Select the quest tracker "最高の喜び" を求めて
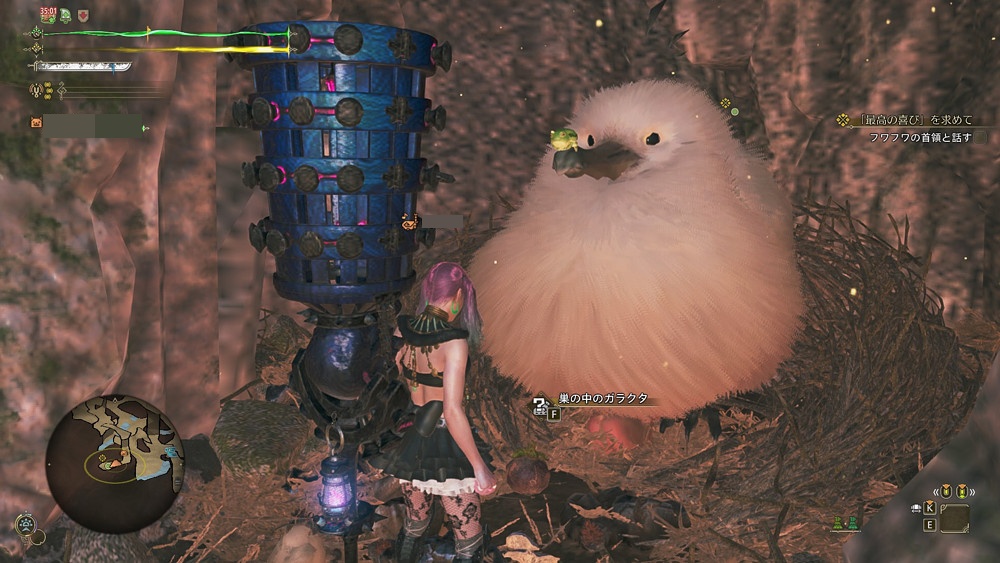 (907, 120)
